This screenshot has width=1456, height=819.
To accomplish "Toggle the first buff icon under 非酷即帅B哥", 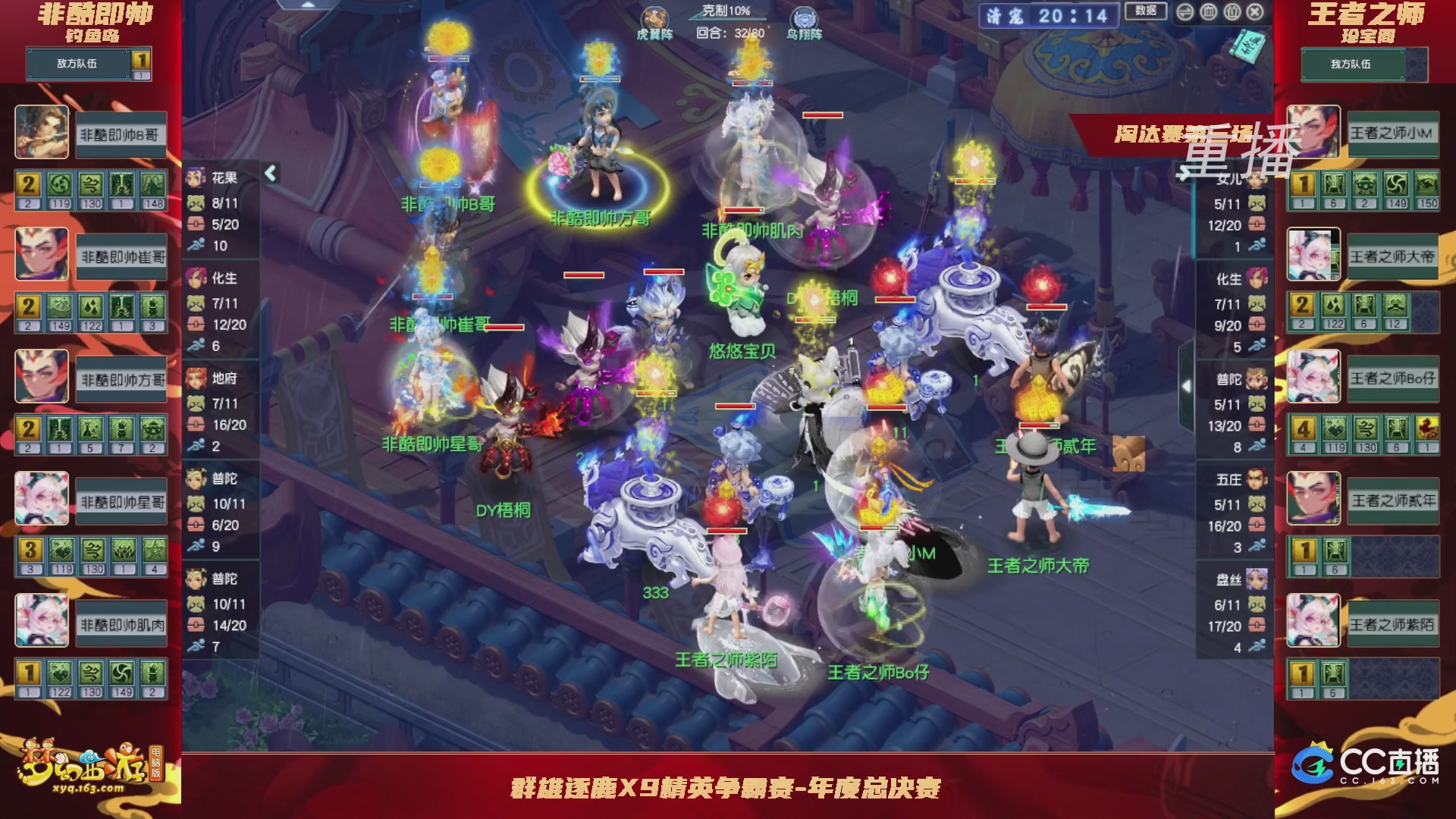I will click(30, 183).
